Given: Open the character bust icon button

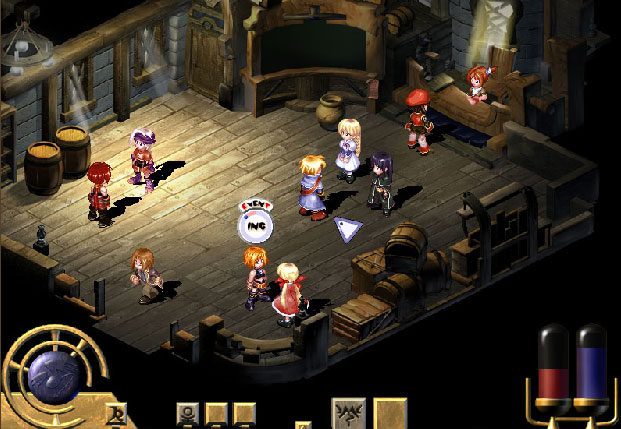Looking at the screenshot, I should tap(187, 413).
